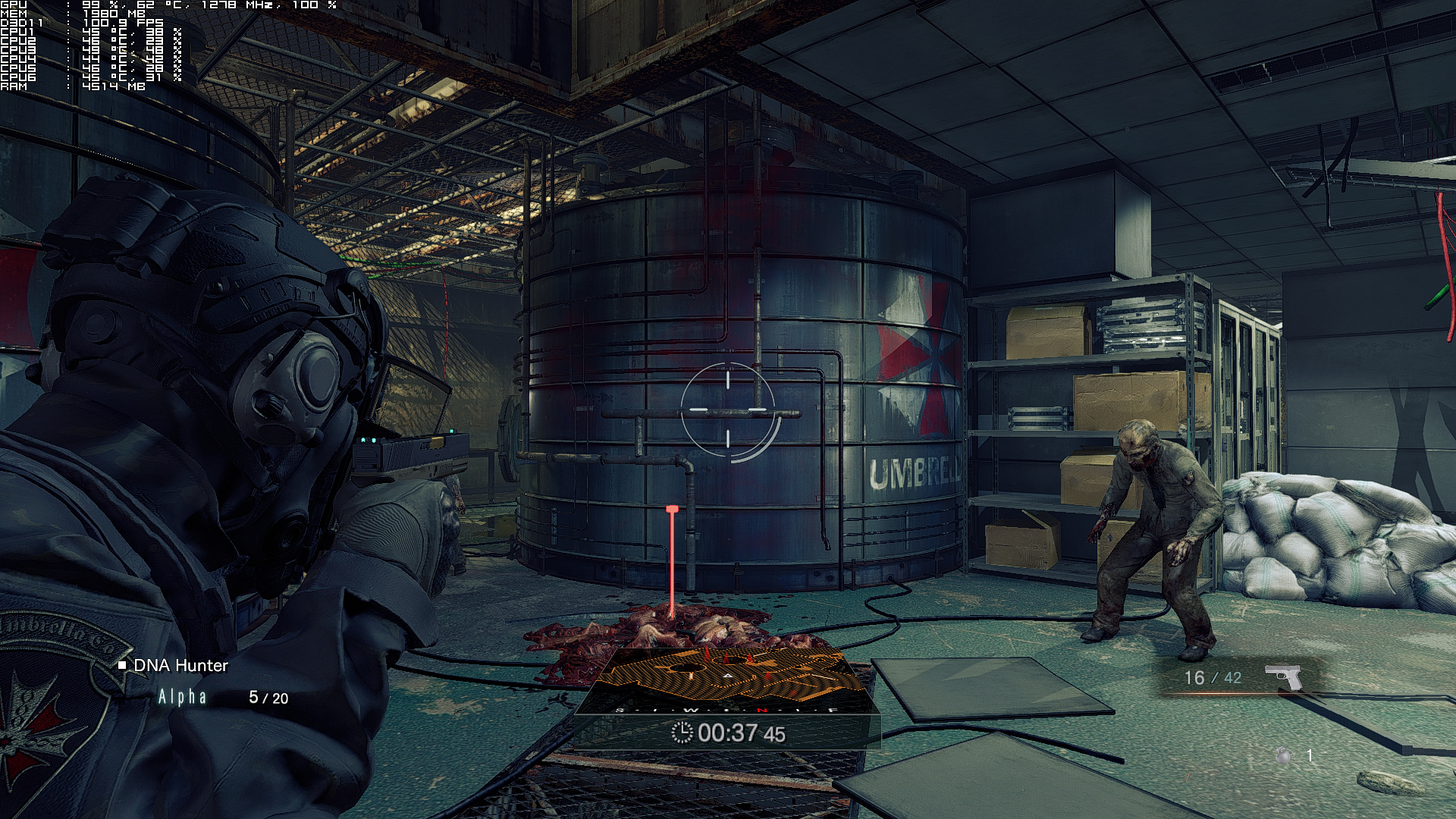Click the handgun weapon icon
The image size is (1456, 819).
1283,676
